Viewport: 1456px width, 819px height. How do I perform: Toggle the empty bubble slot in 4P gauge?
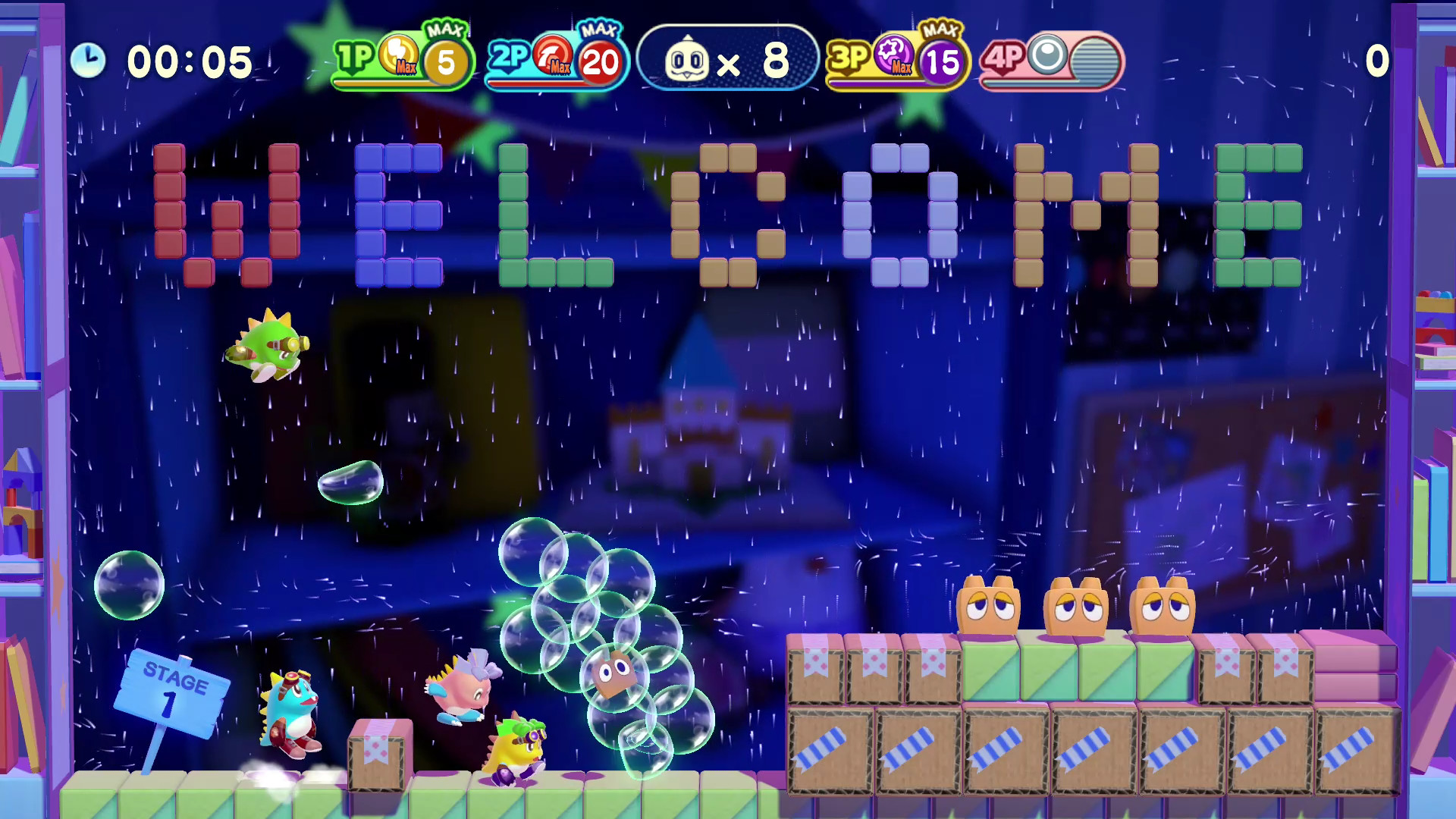click(x=1095, y=61)
